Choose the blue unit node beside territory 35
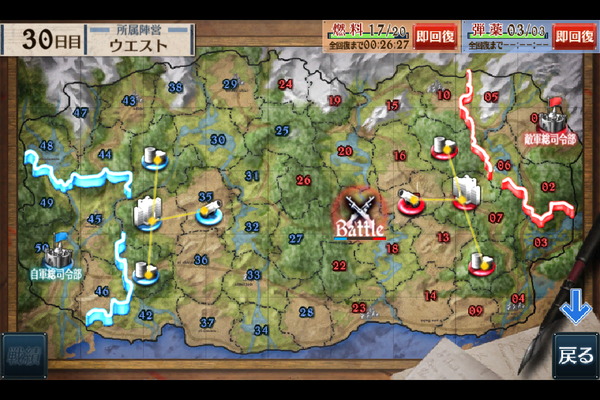The height and width of the screenshot is (400, 600). [x=209, y=210]
